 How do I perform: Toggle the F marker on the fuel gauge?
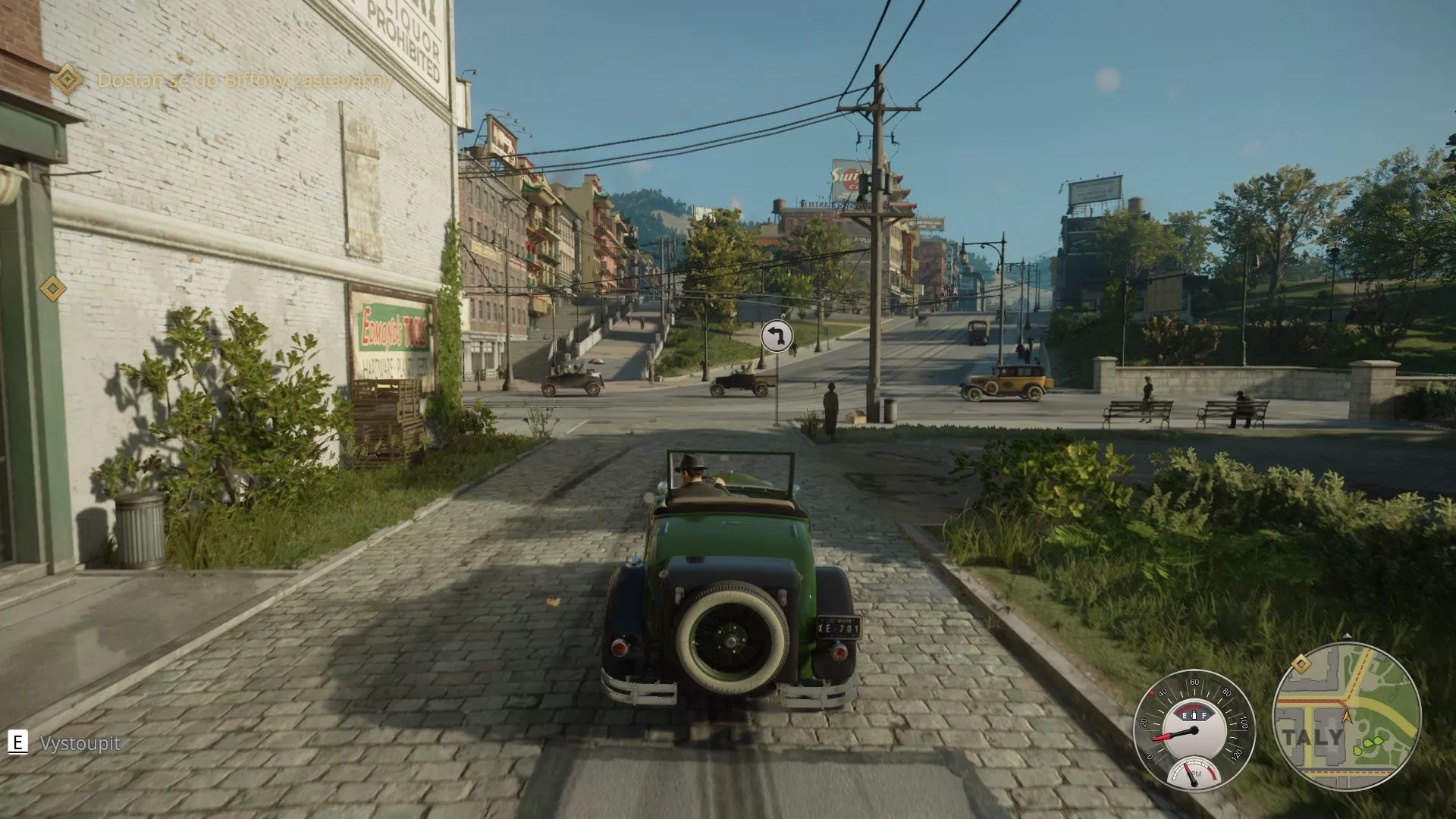pos(1204,715)
